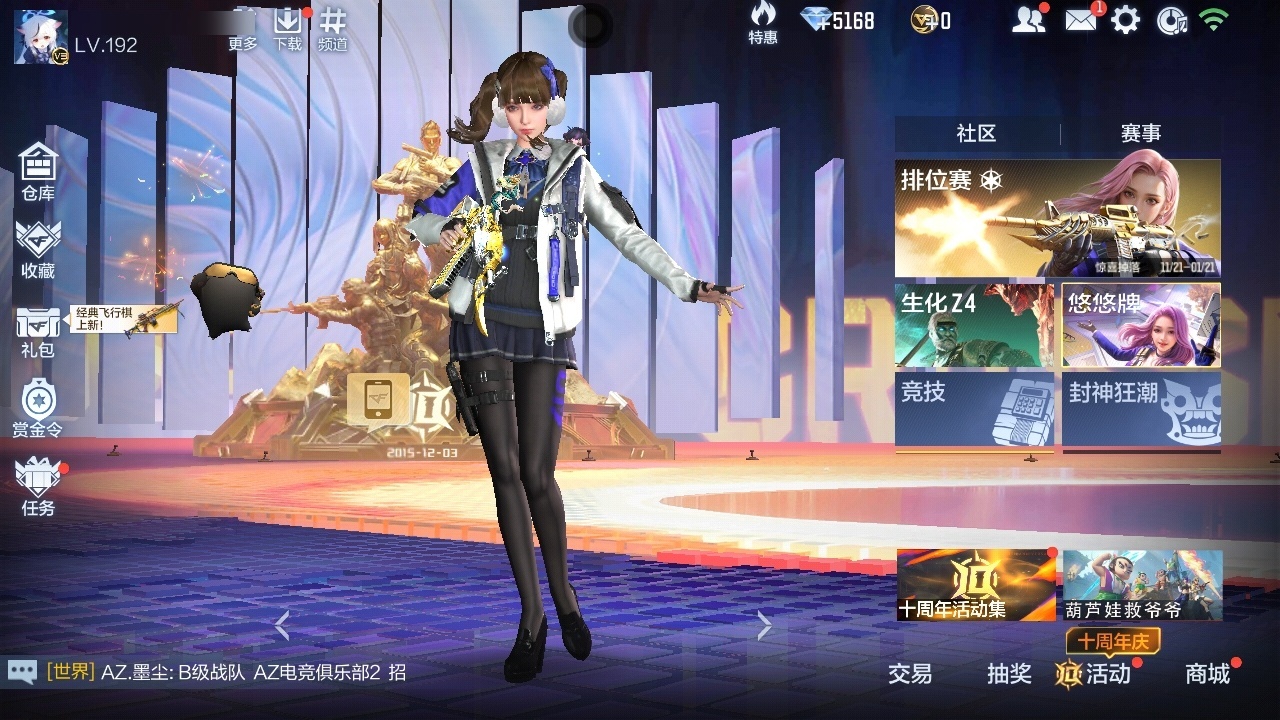Switch to the 赛事 tournaments tab
Viewport: 1280px width, 720px height.
pyautogui.click(x=1140, y=134)
